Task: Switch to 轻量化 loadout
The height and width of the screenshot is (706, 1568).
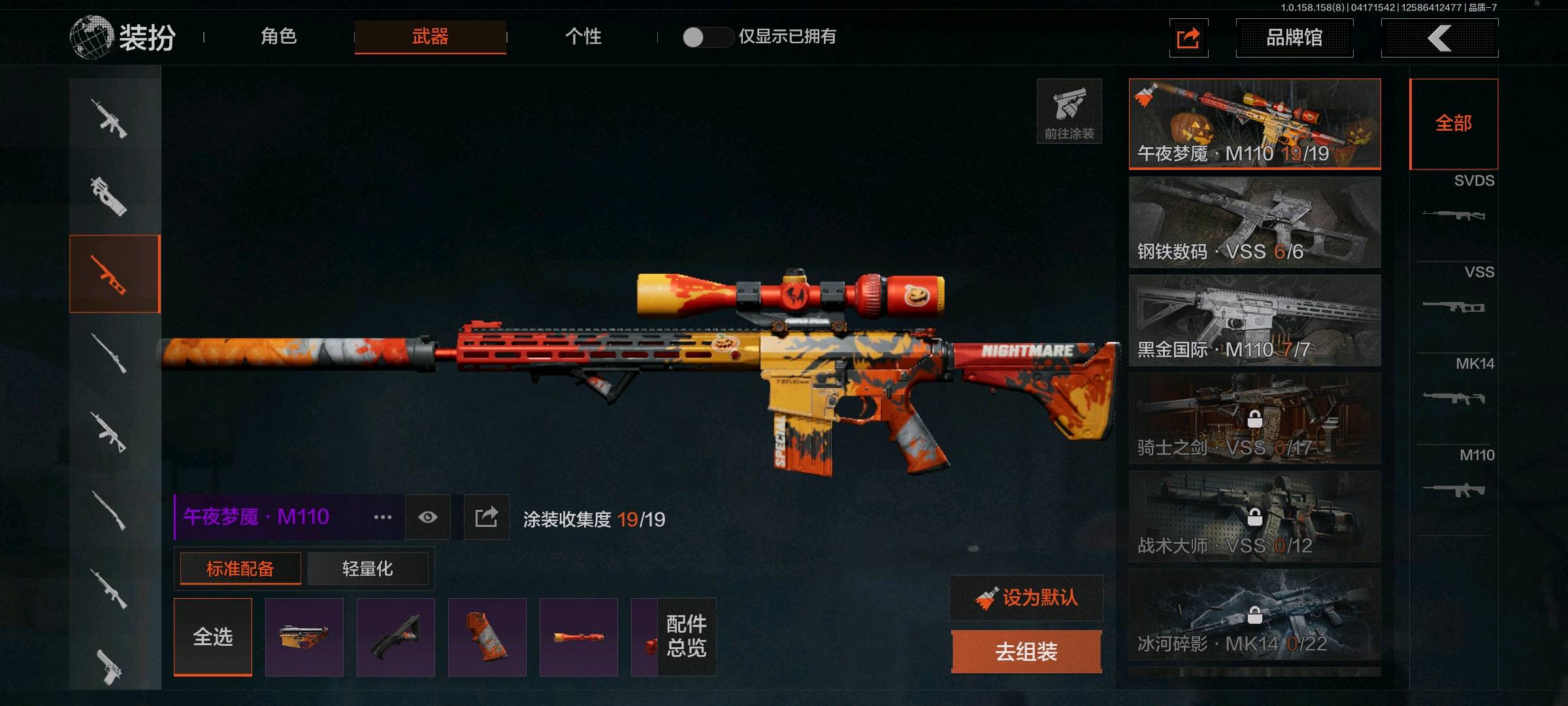Action: 367,569
